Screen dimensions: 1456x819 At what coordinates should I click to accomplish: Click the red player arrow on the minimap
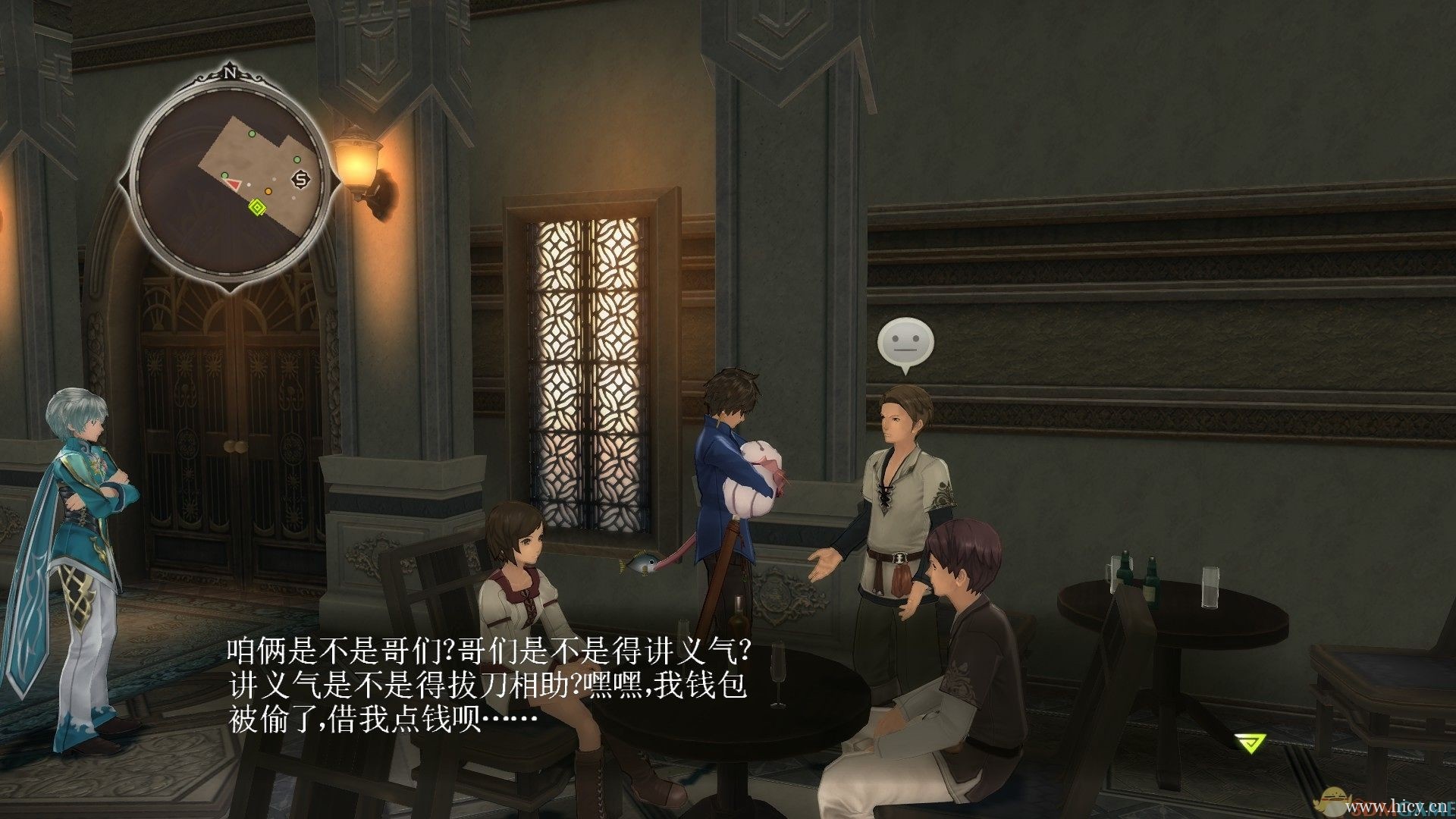click(234, 184)
